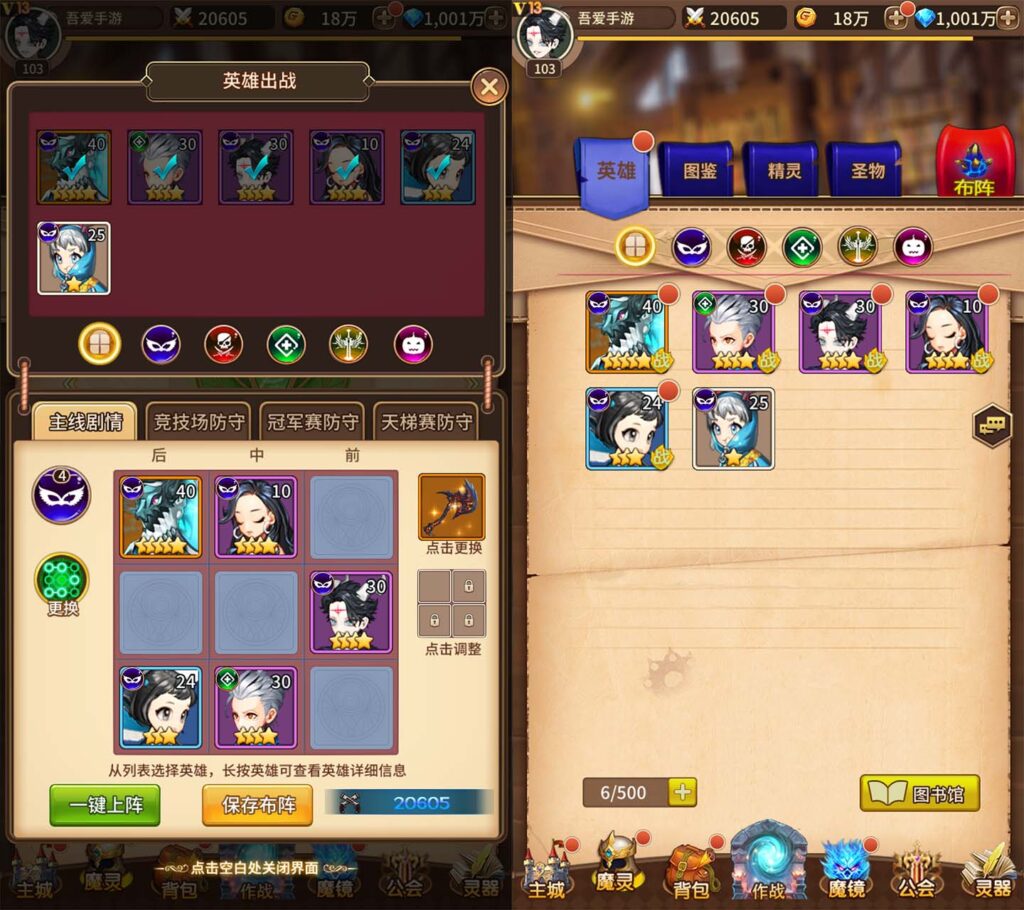1024x910 pixels.
Task: Open the yellow 图书馆 button
Action: (920, 794)
